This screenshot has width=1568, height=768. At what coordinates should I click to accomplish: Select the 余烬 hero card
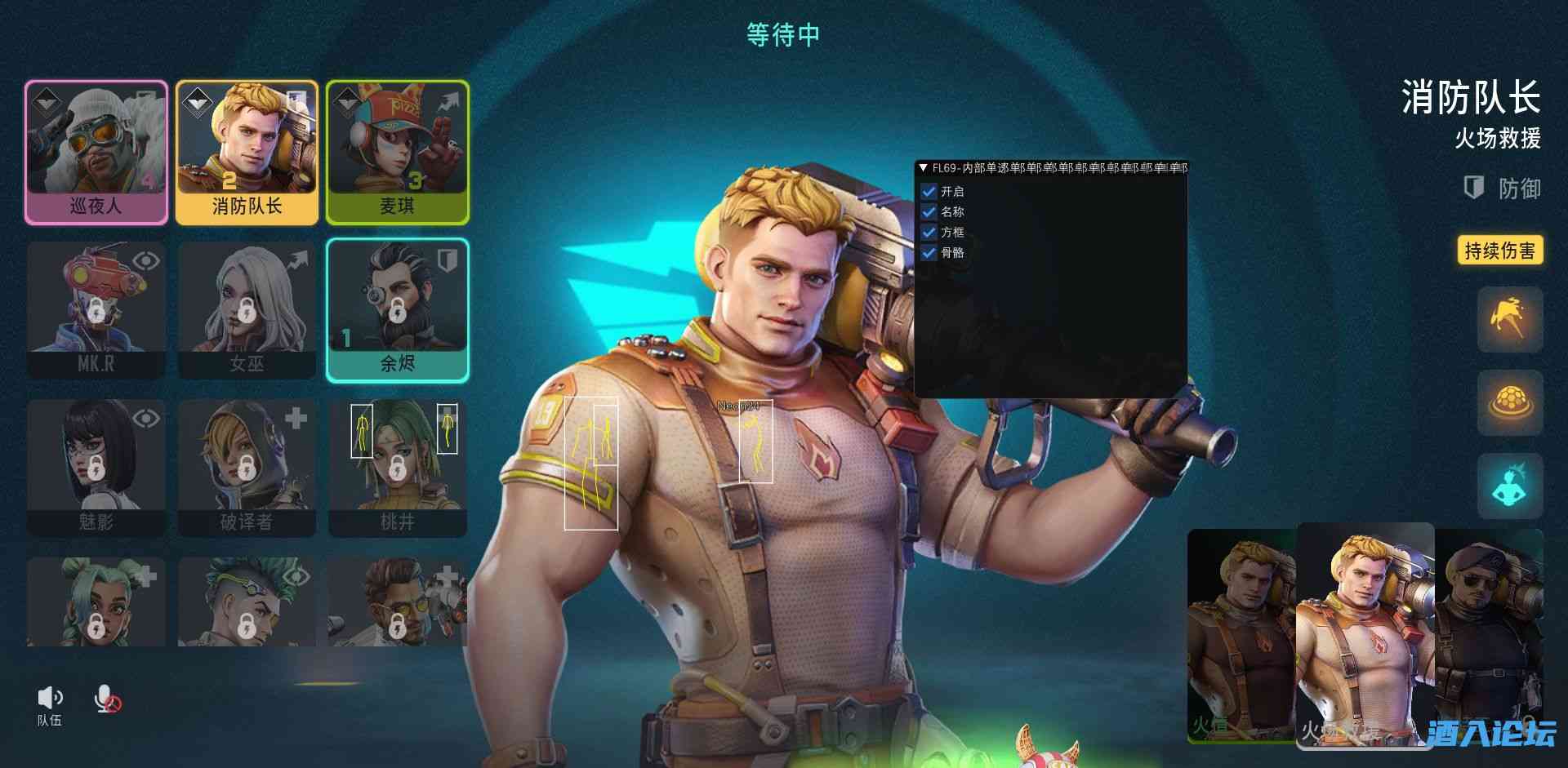[398, 310]
